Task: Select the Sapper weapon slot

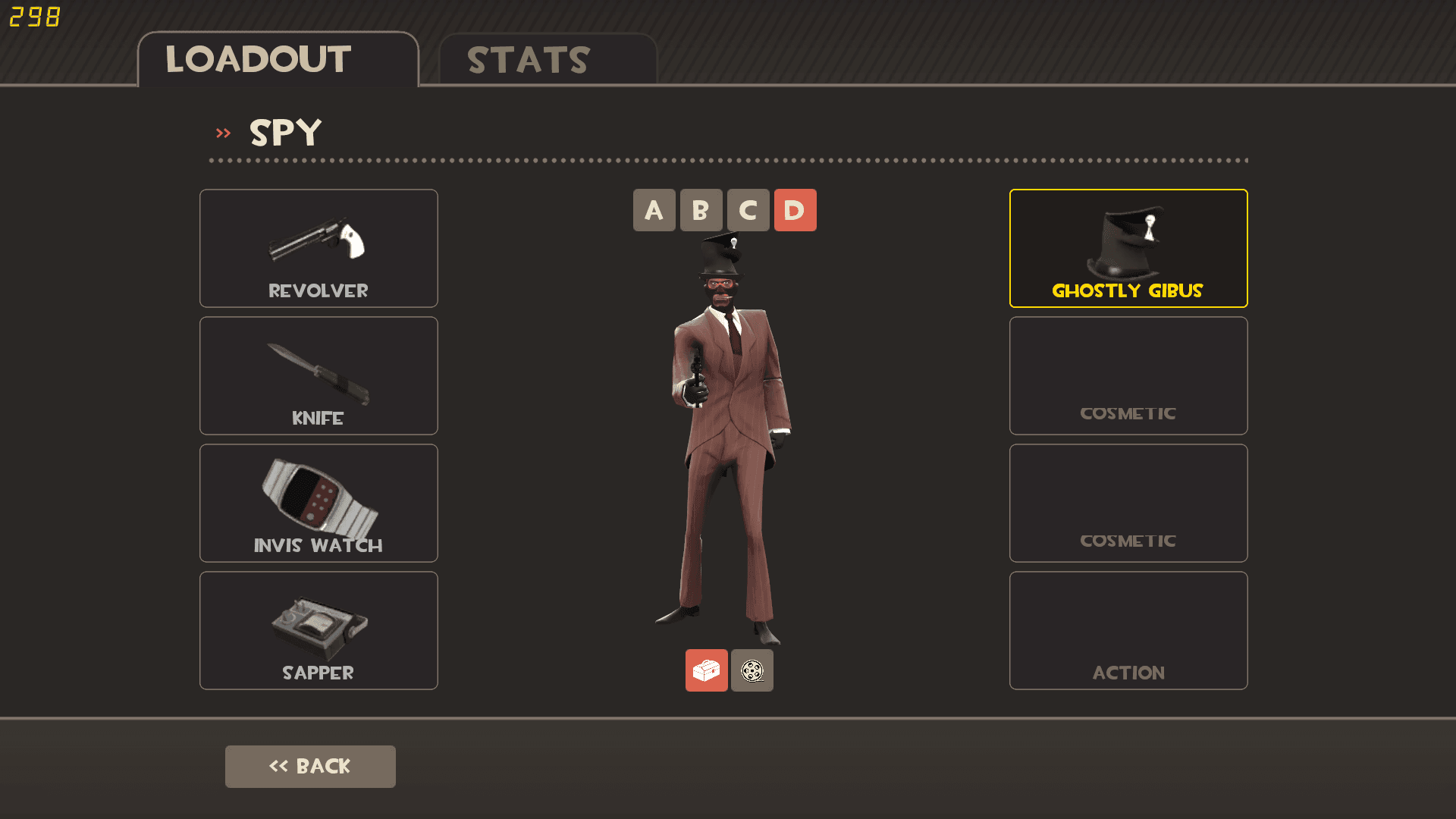Action: (x=318, y=630)
